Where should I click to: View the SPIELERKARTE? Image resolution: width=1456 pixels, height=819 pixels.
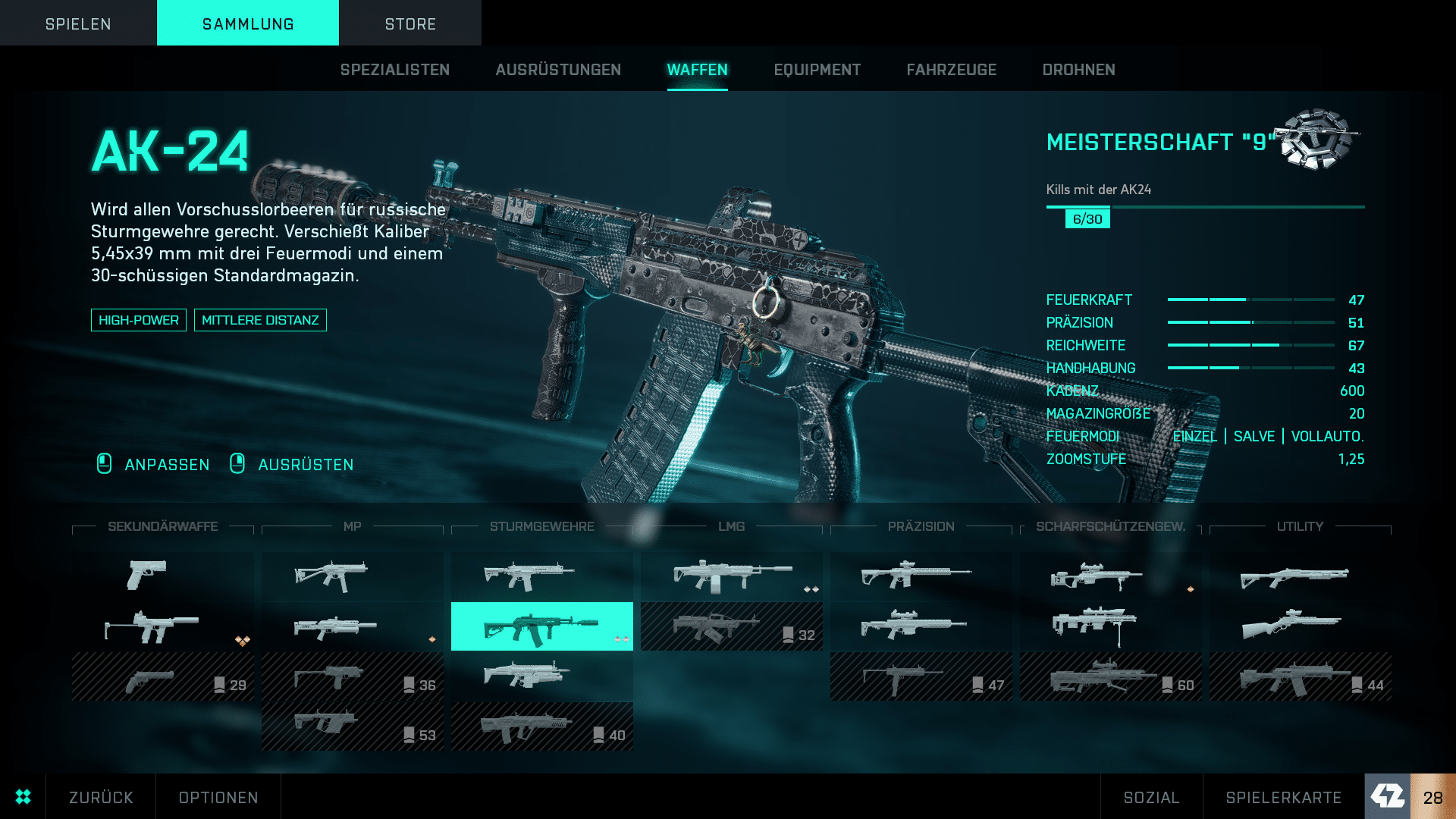(x=1283, y=797)
